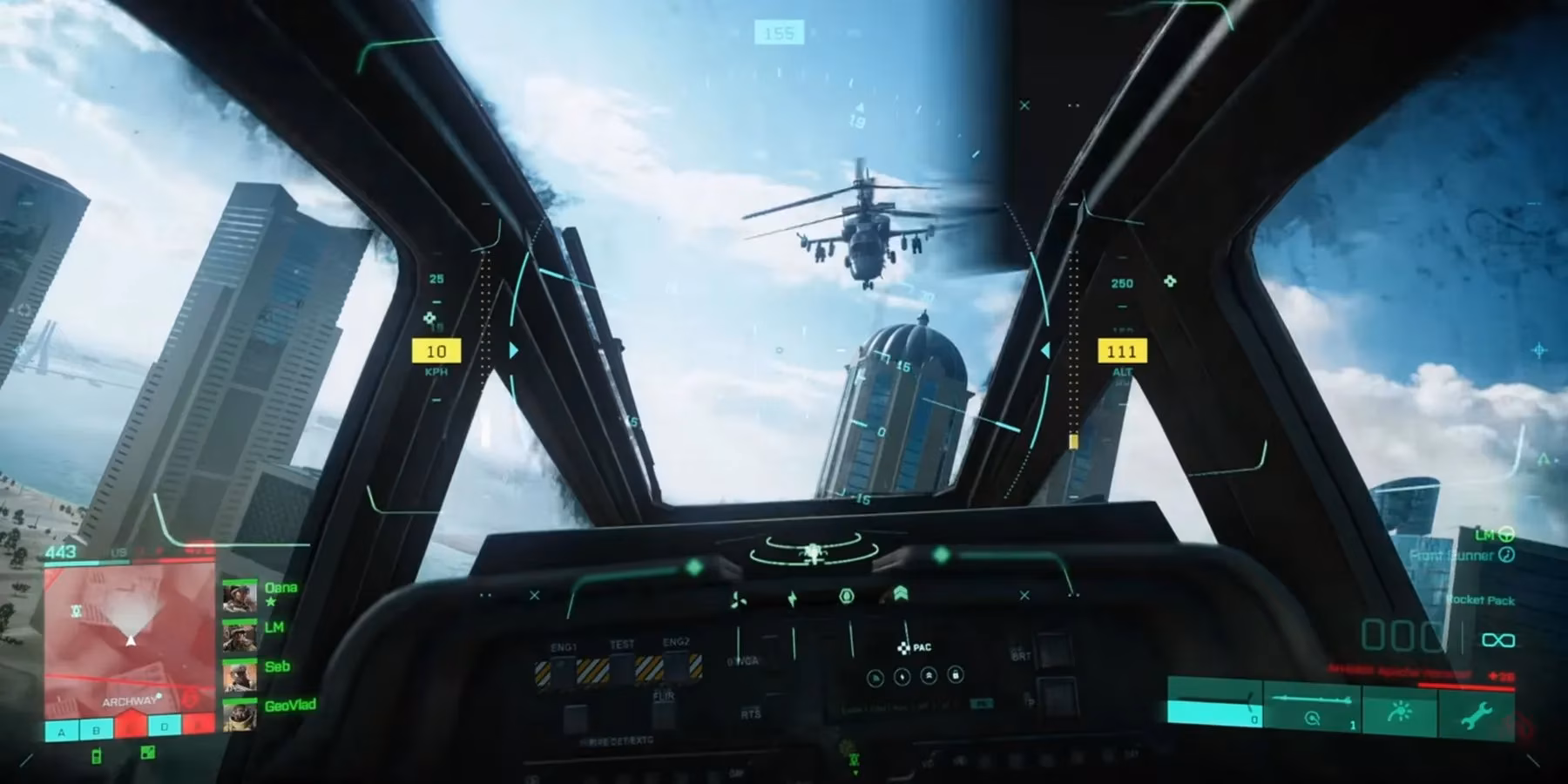Click the Front Gunner seat compass icon
The image size is (1568, 784).
click(1506, 555)
